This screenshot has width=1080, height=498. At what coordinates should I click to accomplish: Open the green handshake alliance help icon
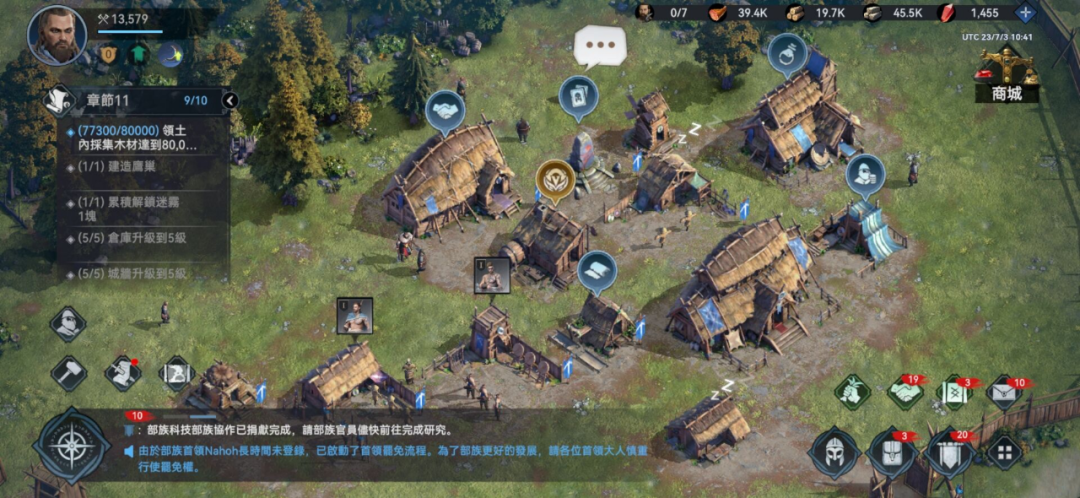coord(905,393)
